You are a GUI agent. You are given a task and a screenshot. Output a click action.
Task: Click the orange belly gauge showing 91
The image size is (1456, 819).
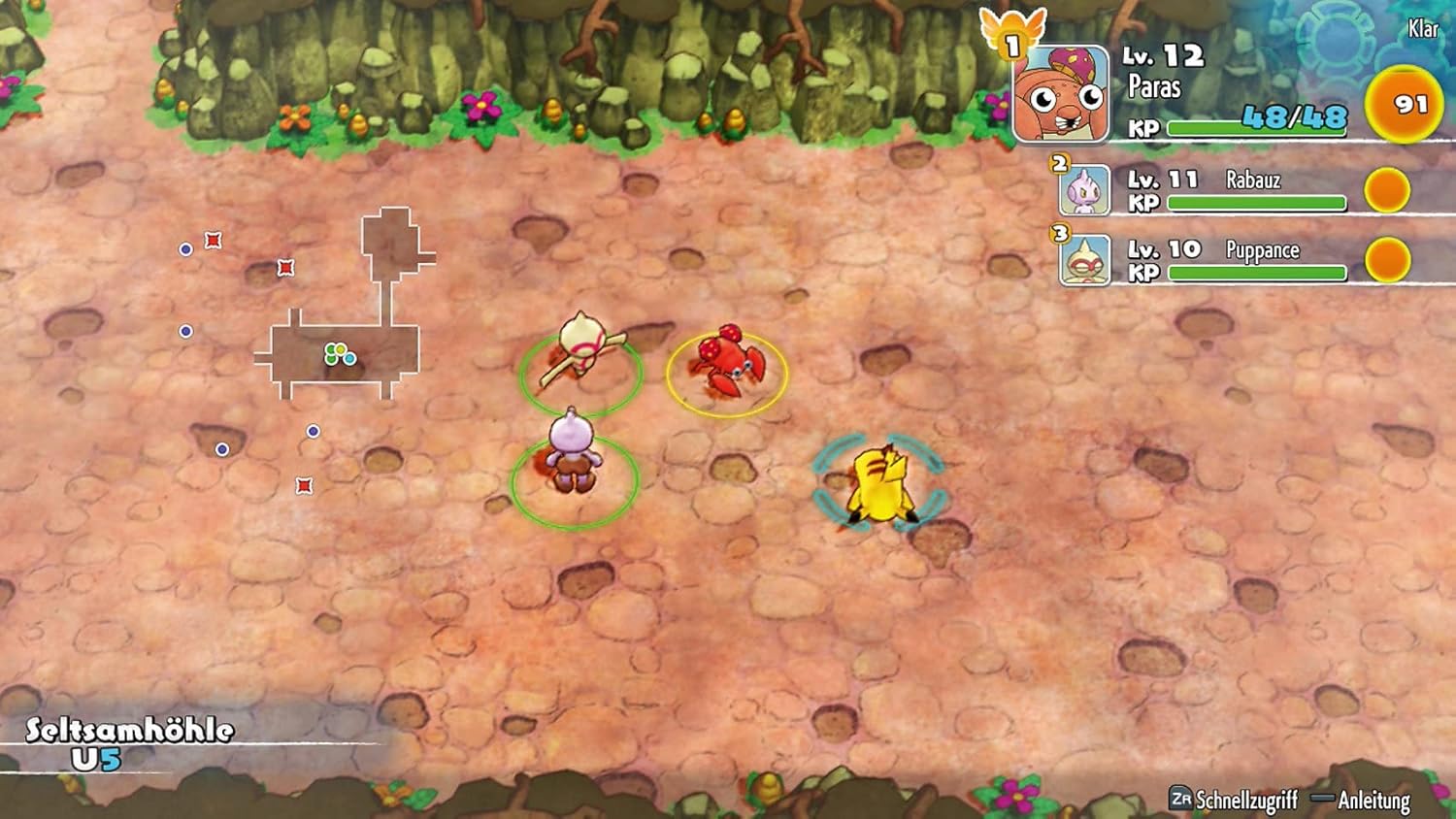pos(1403,105)
